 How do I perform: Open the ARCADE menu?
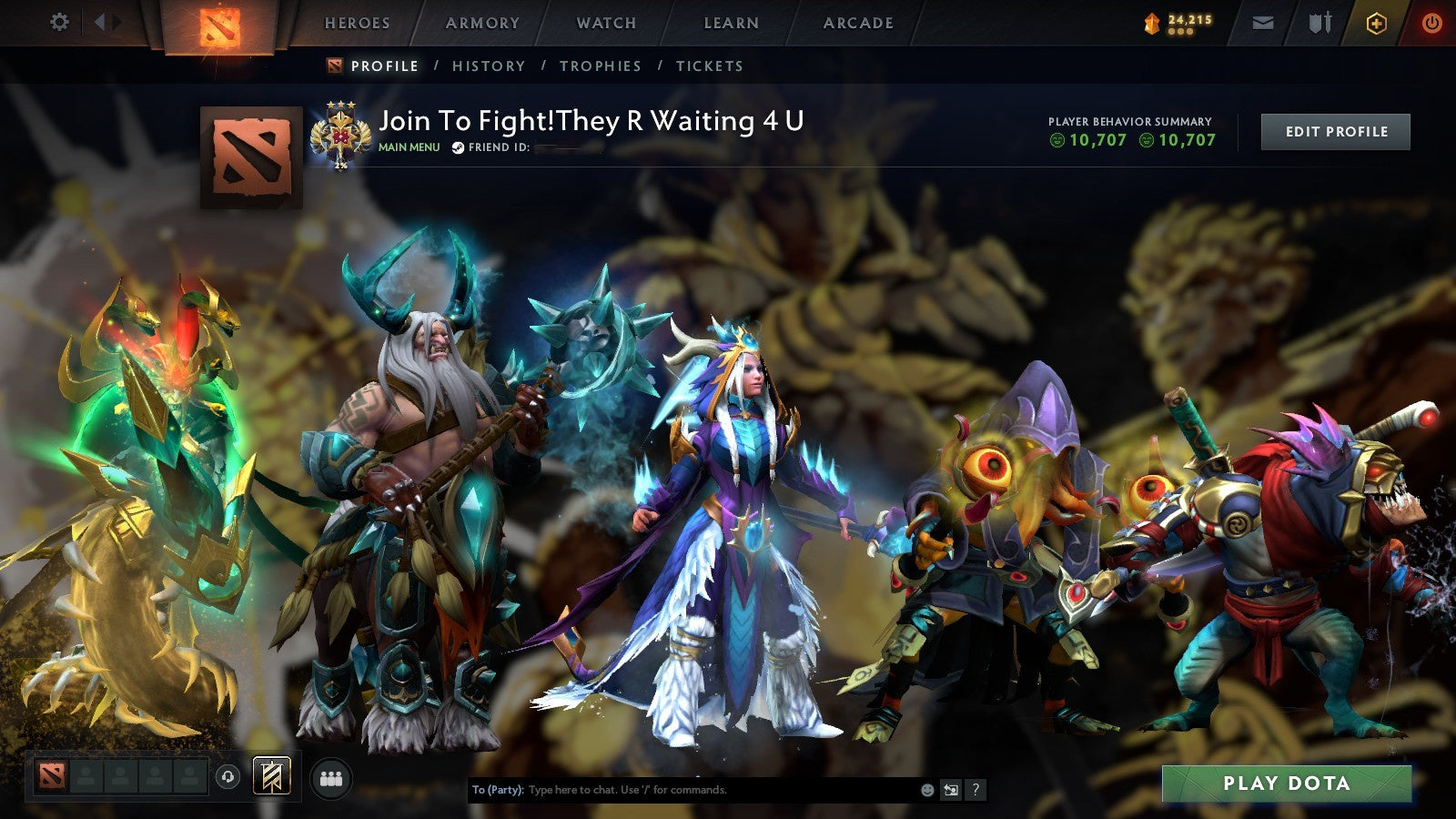pyautogui.click(x=856, y=23)
